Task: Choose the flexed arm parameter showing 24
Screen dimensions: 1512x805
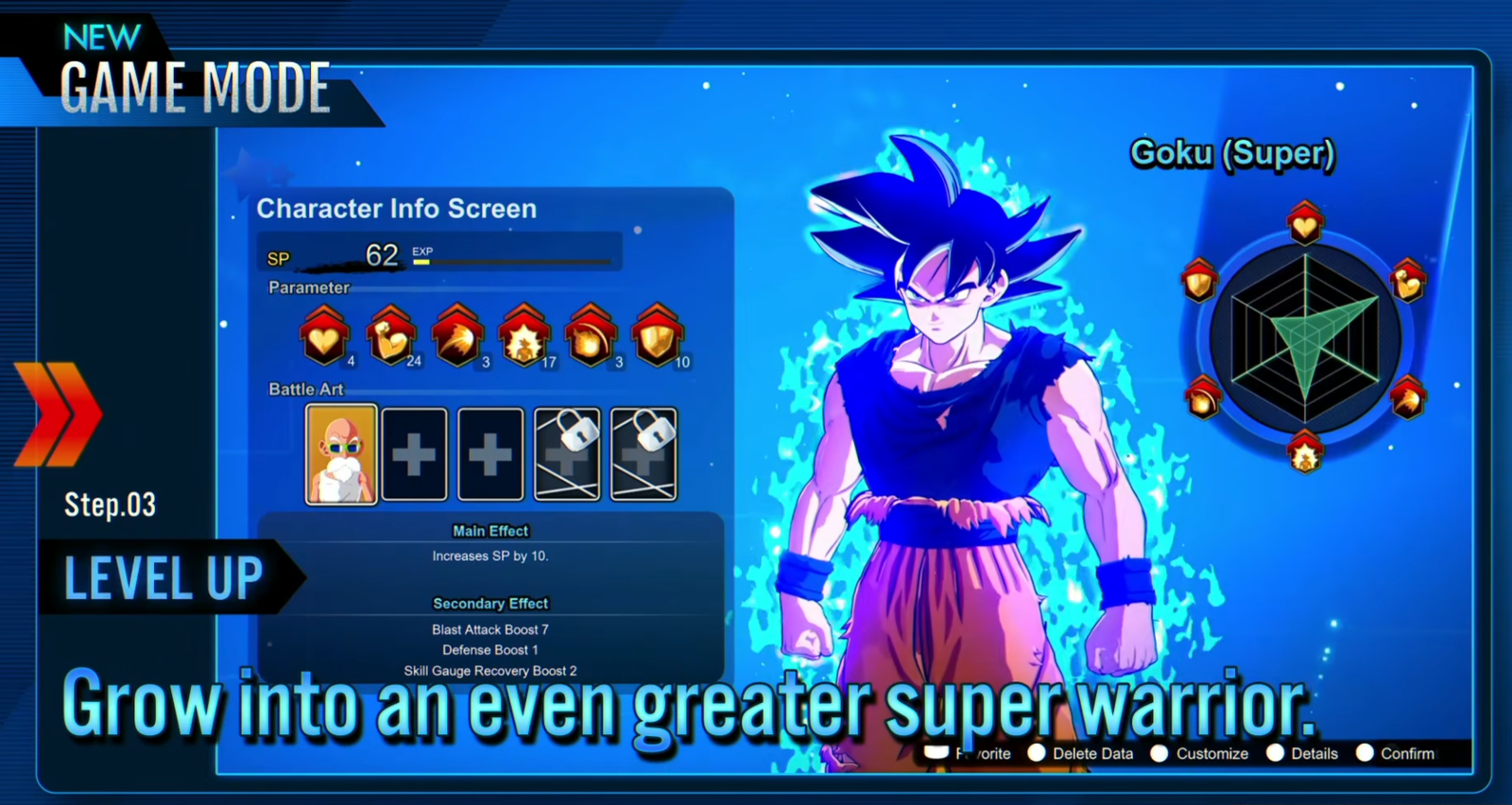Action: click(x=390, y=336)
